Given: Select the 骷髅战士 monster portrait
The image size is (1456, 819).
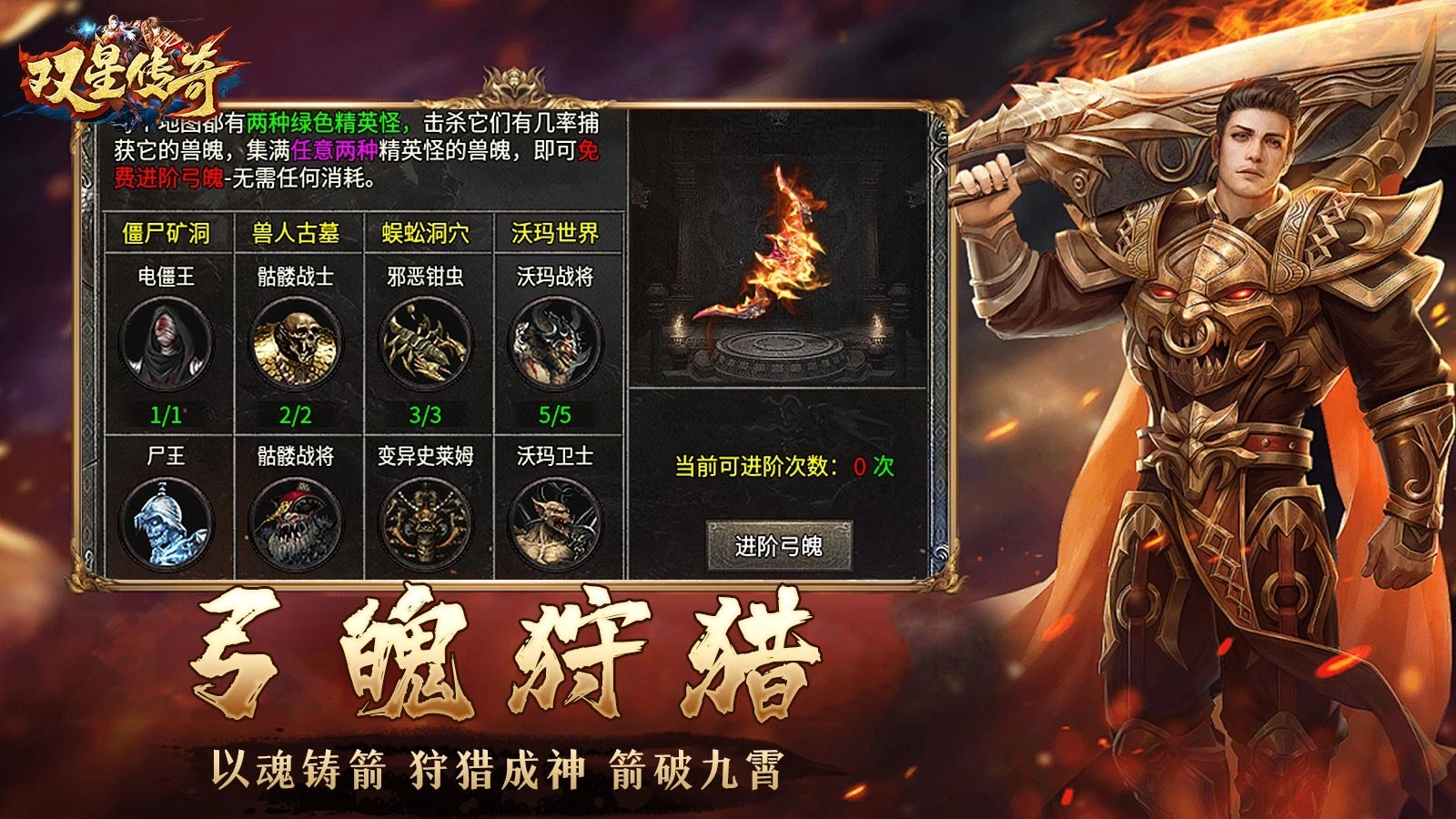Looking at the screenshot, I should [293, 341].
